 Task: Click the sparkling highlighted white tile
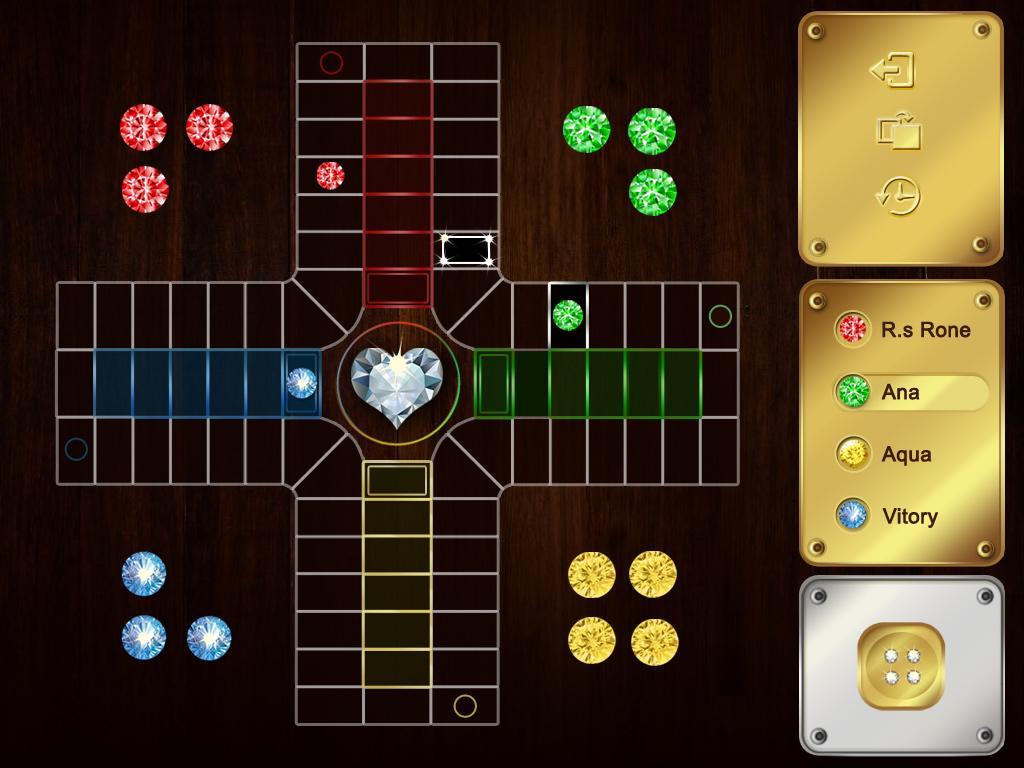click(467, 249)
